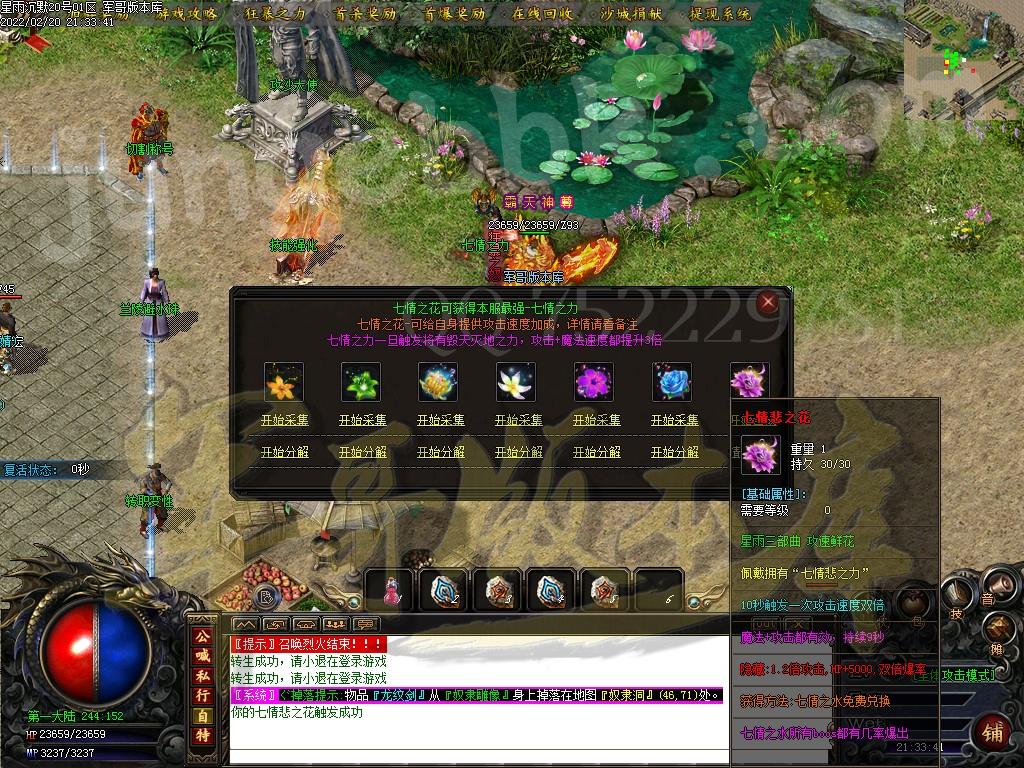The width and height of the screenshot is (1024, 768).
Task: Close the Seven Emotions flower dialog
Action: pyautogui.click(x=767, y=302)
